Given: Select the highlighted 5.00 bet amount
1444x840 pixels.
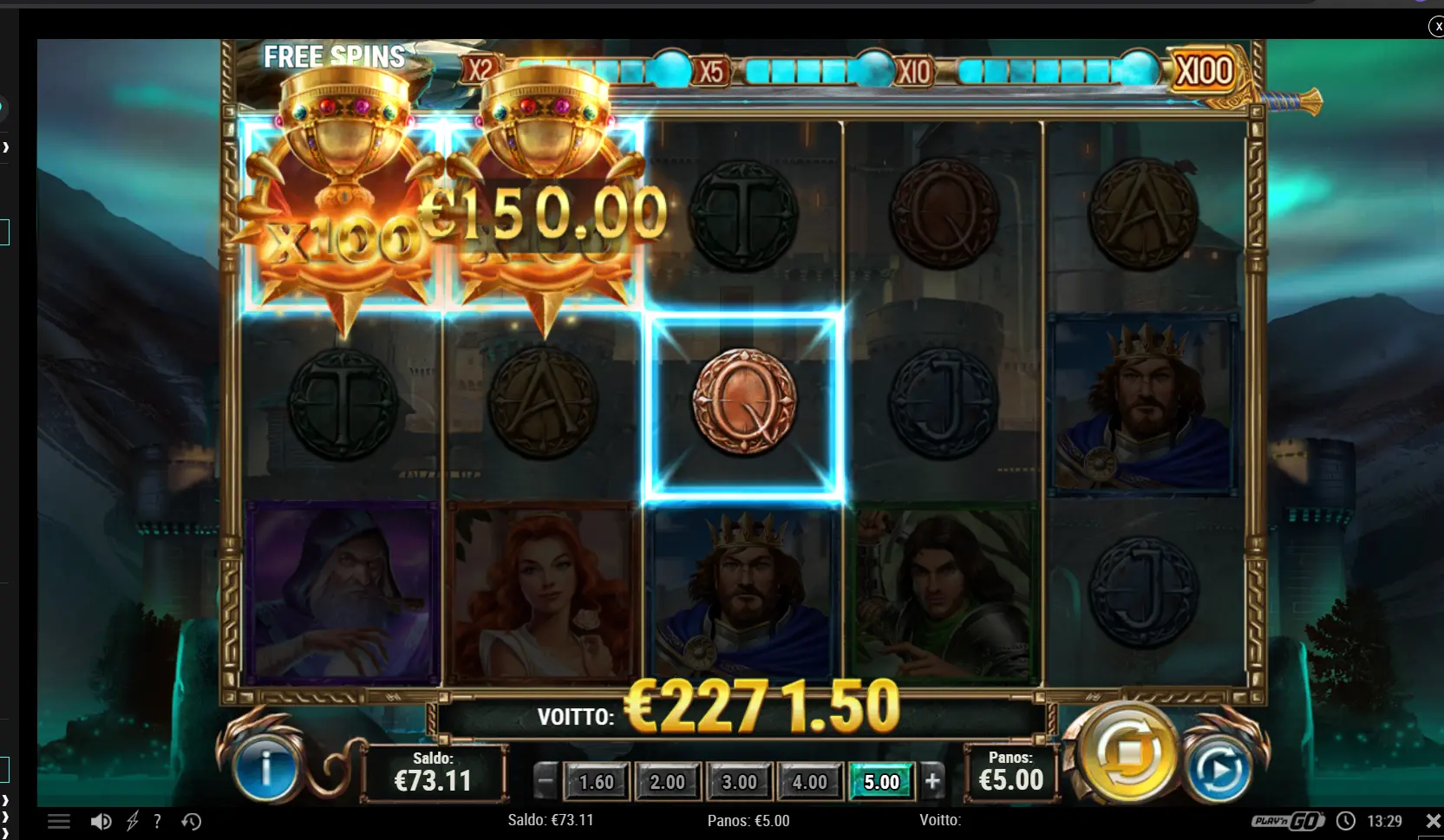Looking at the screenshot, I should point(881,782).
